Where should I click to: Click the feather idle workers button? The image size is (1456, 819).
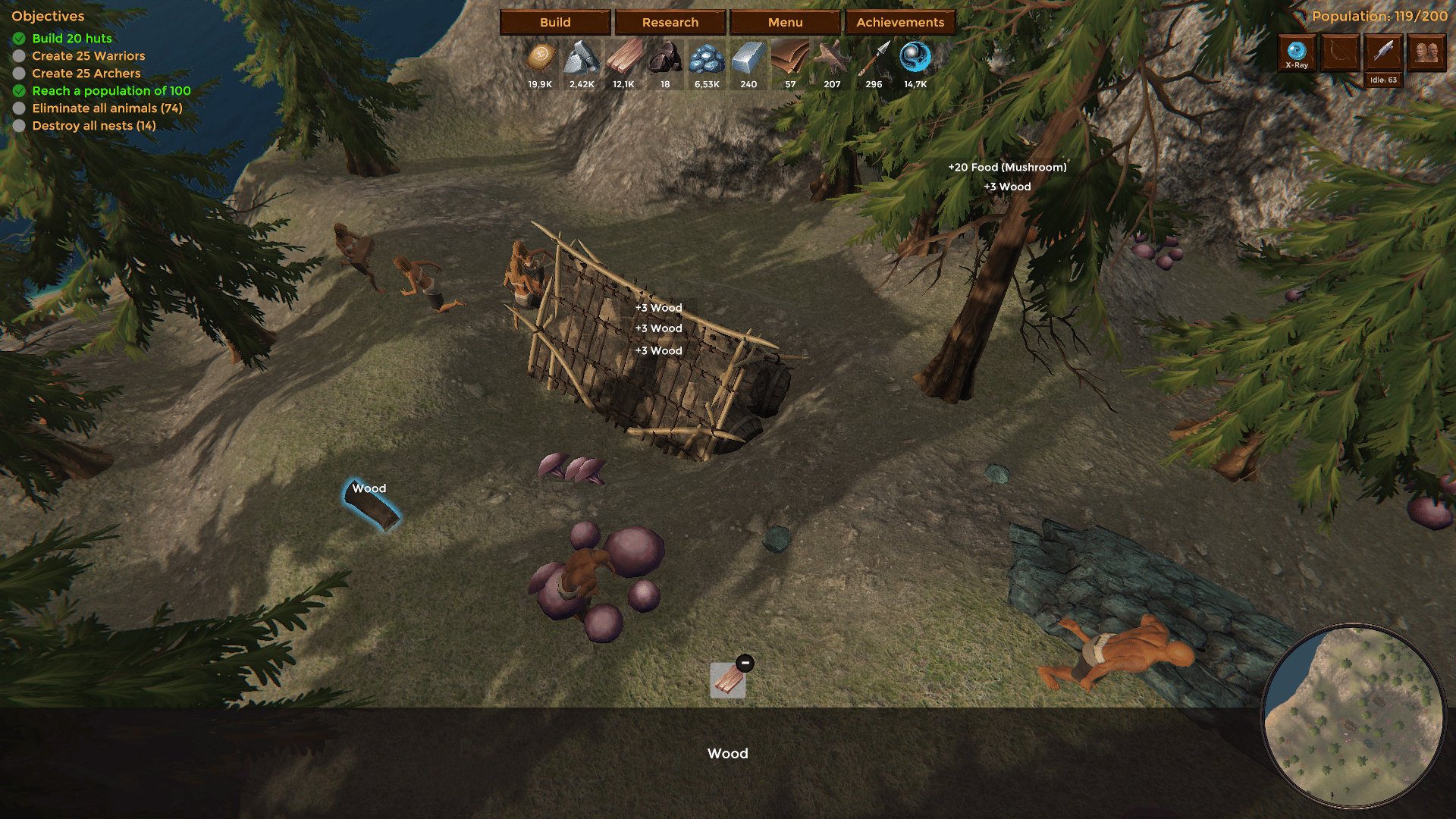coord(1383,53)
